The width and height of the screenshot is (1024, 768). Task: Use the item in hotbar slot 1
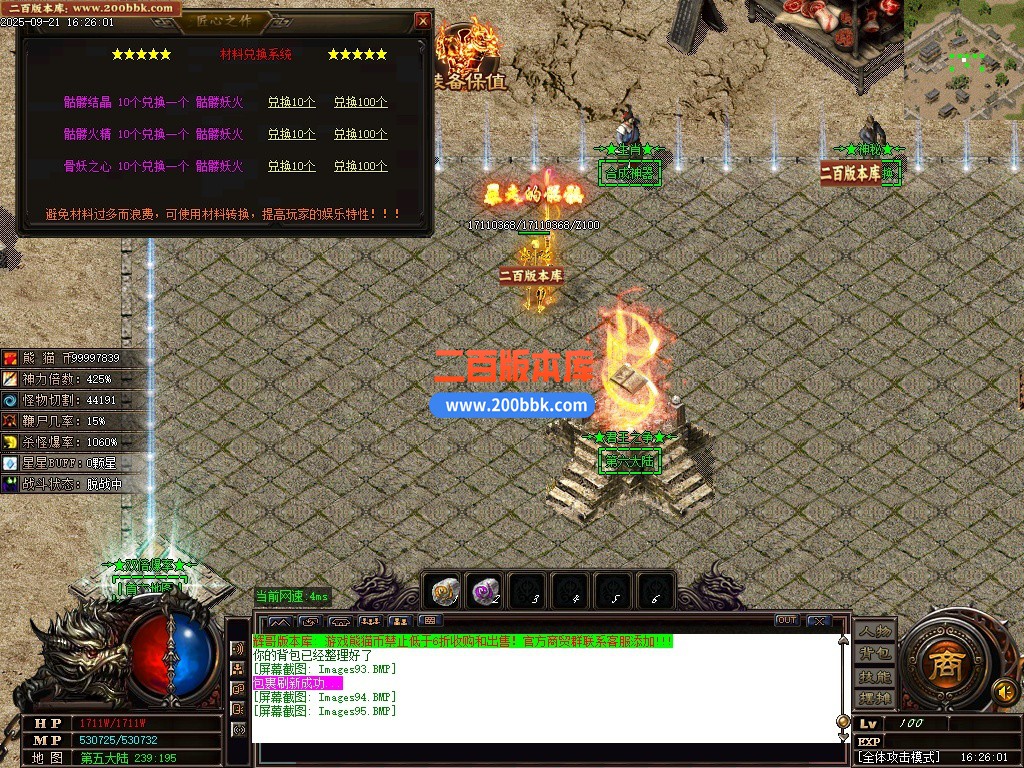pos(443,592)
